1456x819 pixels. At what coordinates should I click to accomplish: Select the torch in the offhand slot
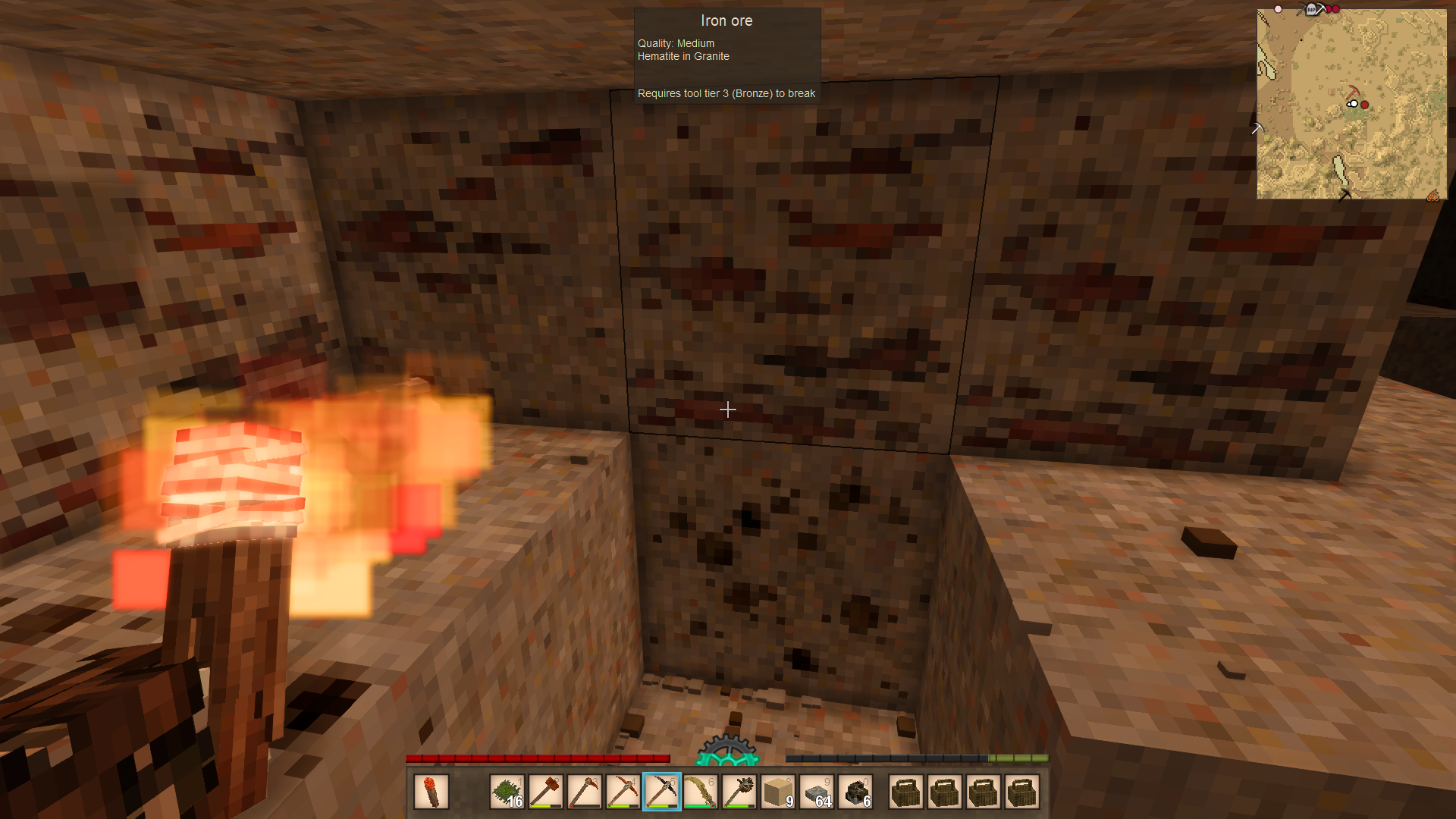point(431,792)
